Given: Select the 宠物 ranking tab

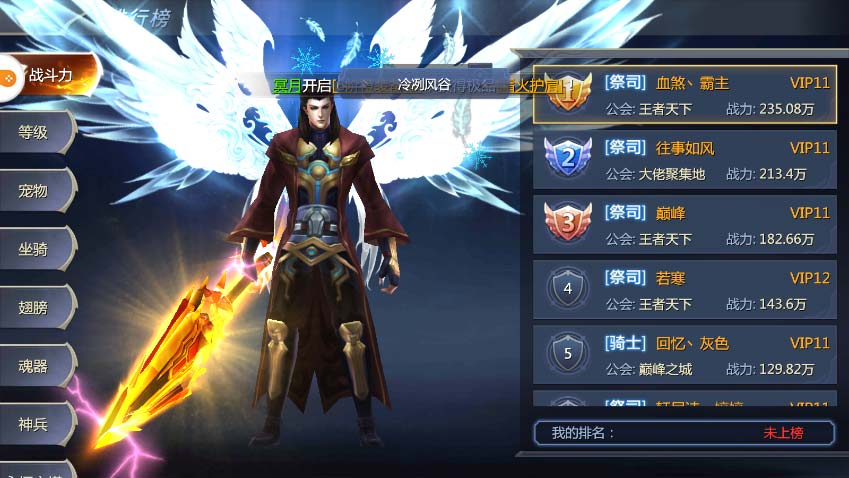Looking at the screenshot, I should [36, 190].
